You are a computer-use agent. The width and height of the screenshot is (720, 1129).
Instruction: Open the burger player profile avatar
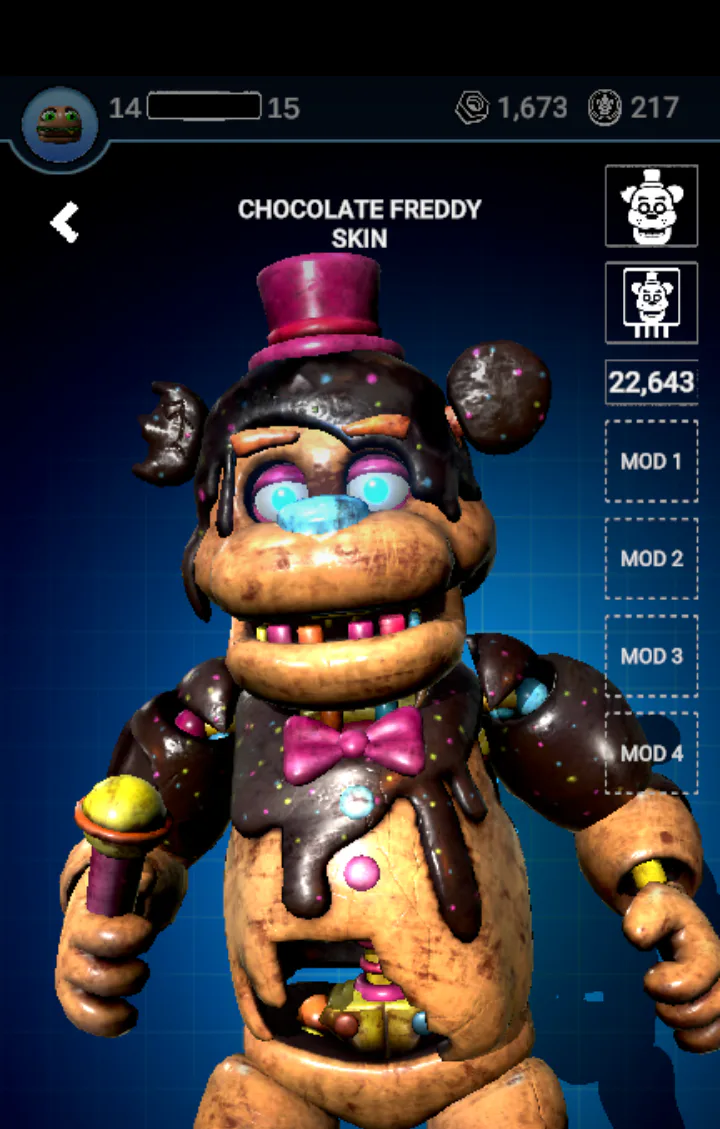(x=59, y=124)
